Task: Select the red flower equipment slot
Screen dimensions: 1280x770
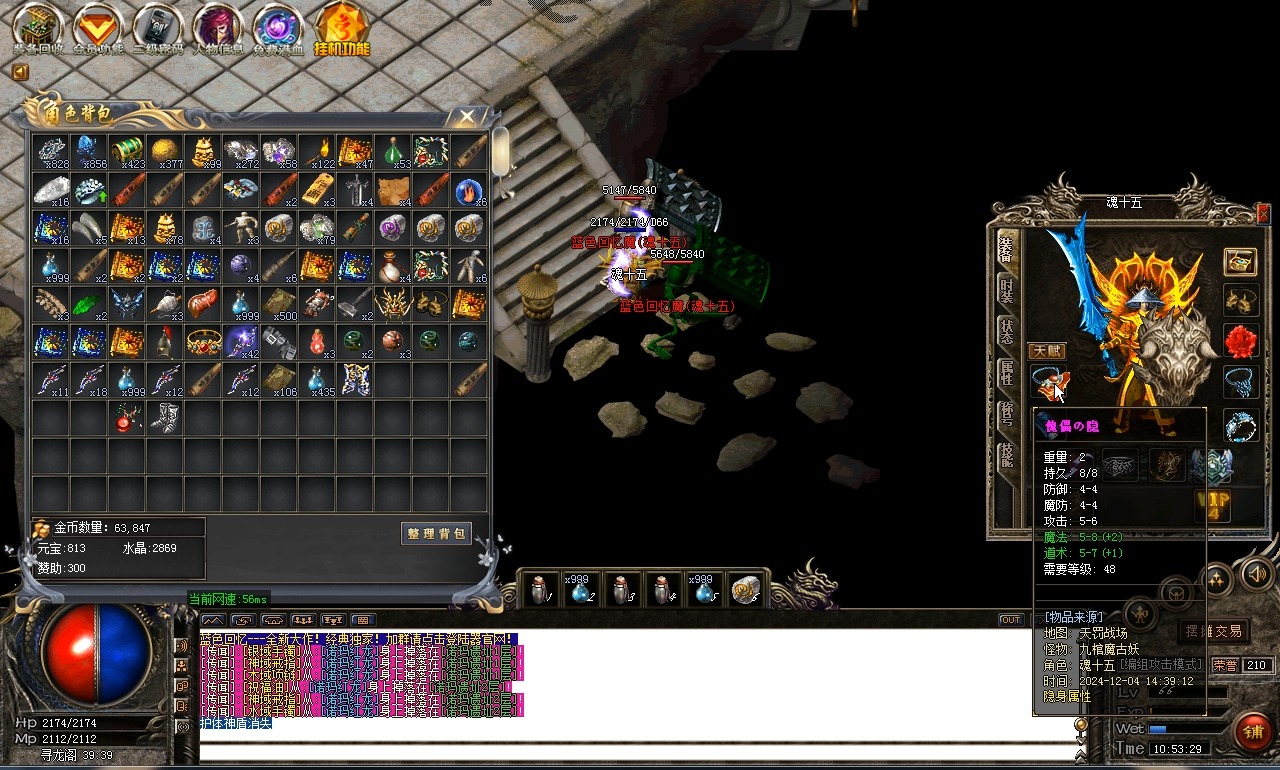Action: pos(1241,341)
